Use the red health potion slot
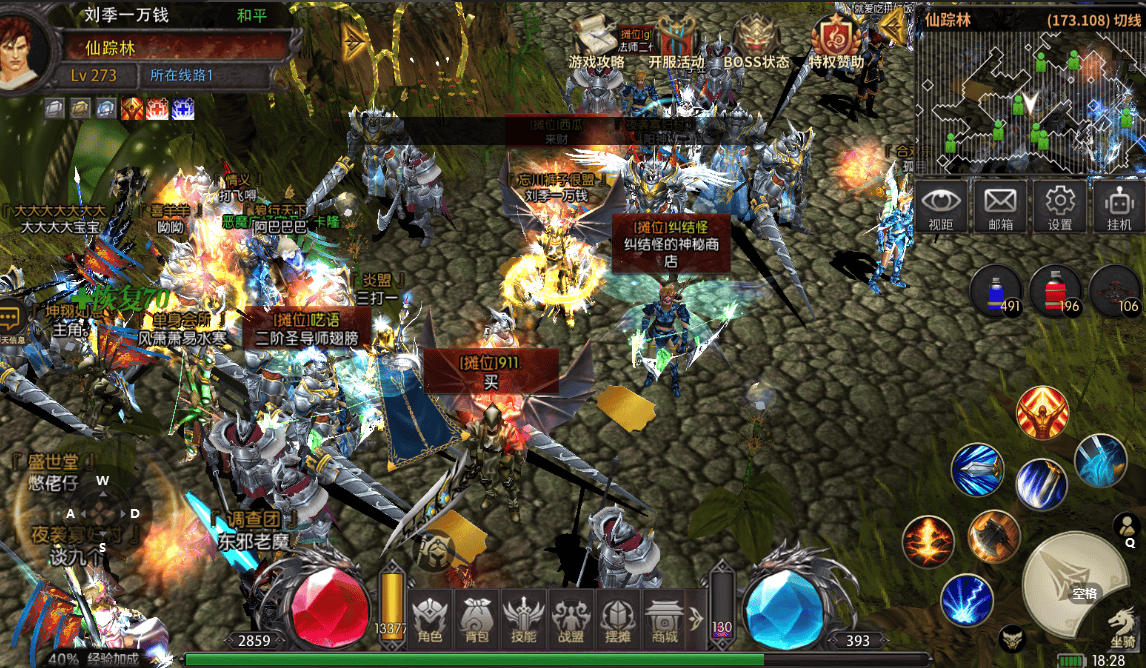 1055,289
